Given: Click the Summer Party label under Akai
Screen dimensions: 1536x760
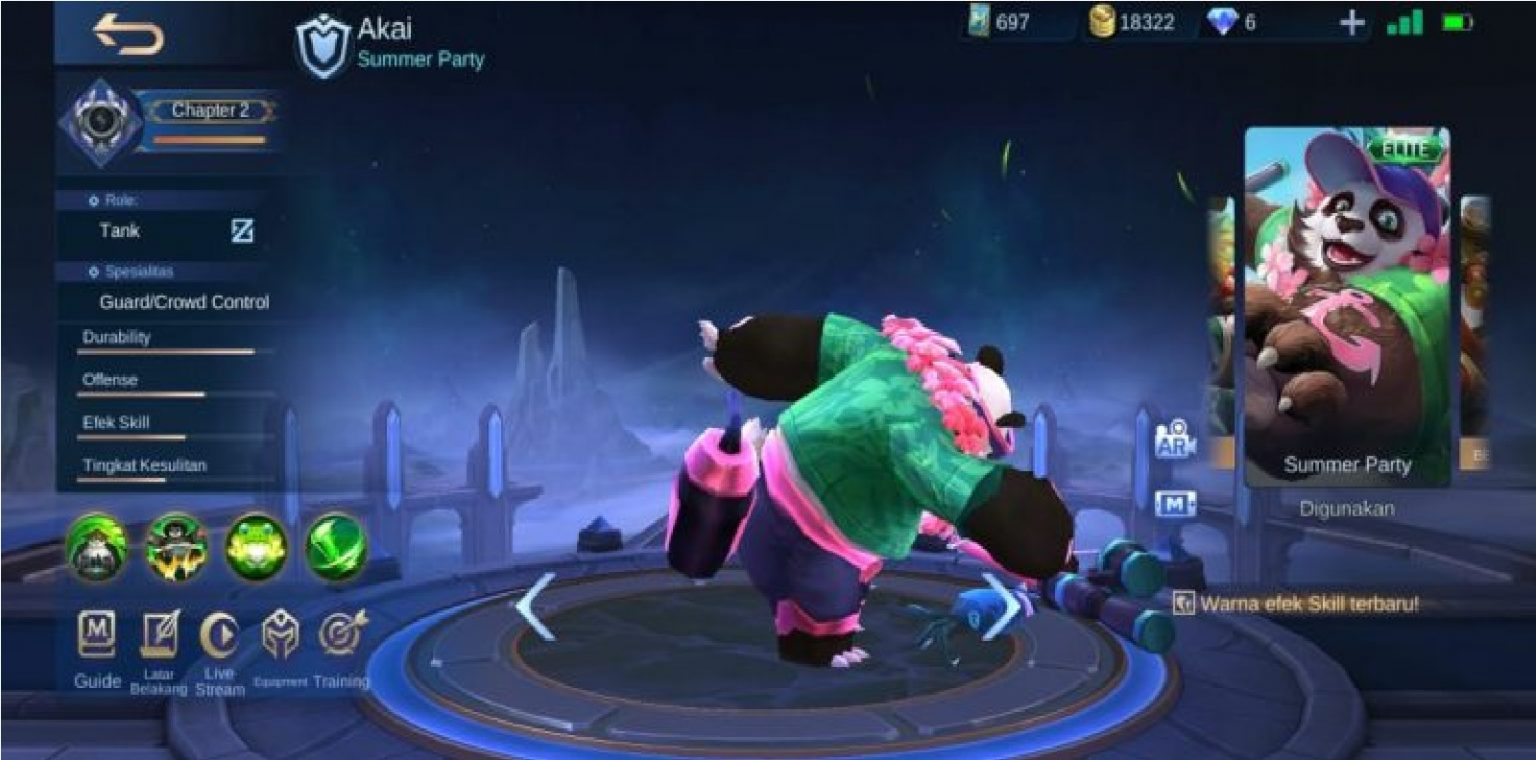Looking at the screenshot, I should (420, 60).
